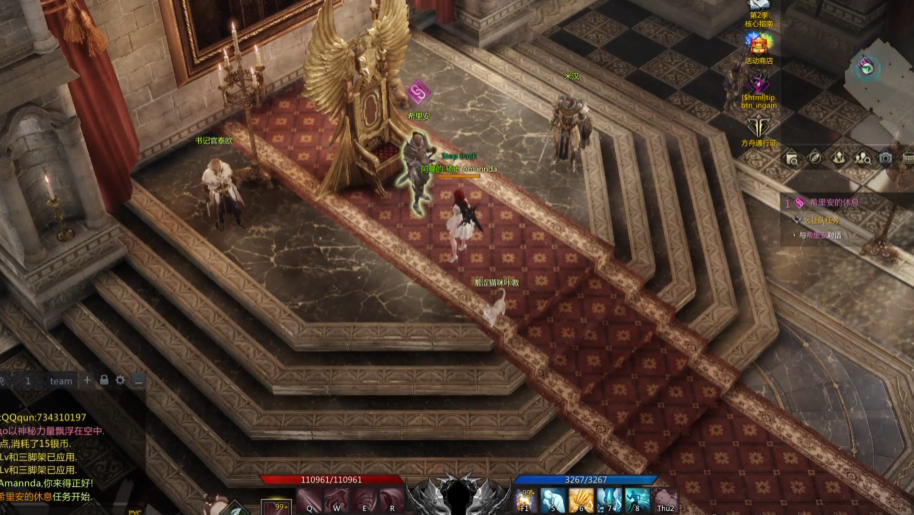Toggle the chat window lock

click(x=104, y=380)
